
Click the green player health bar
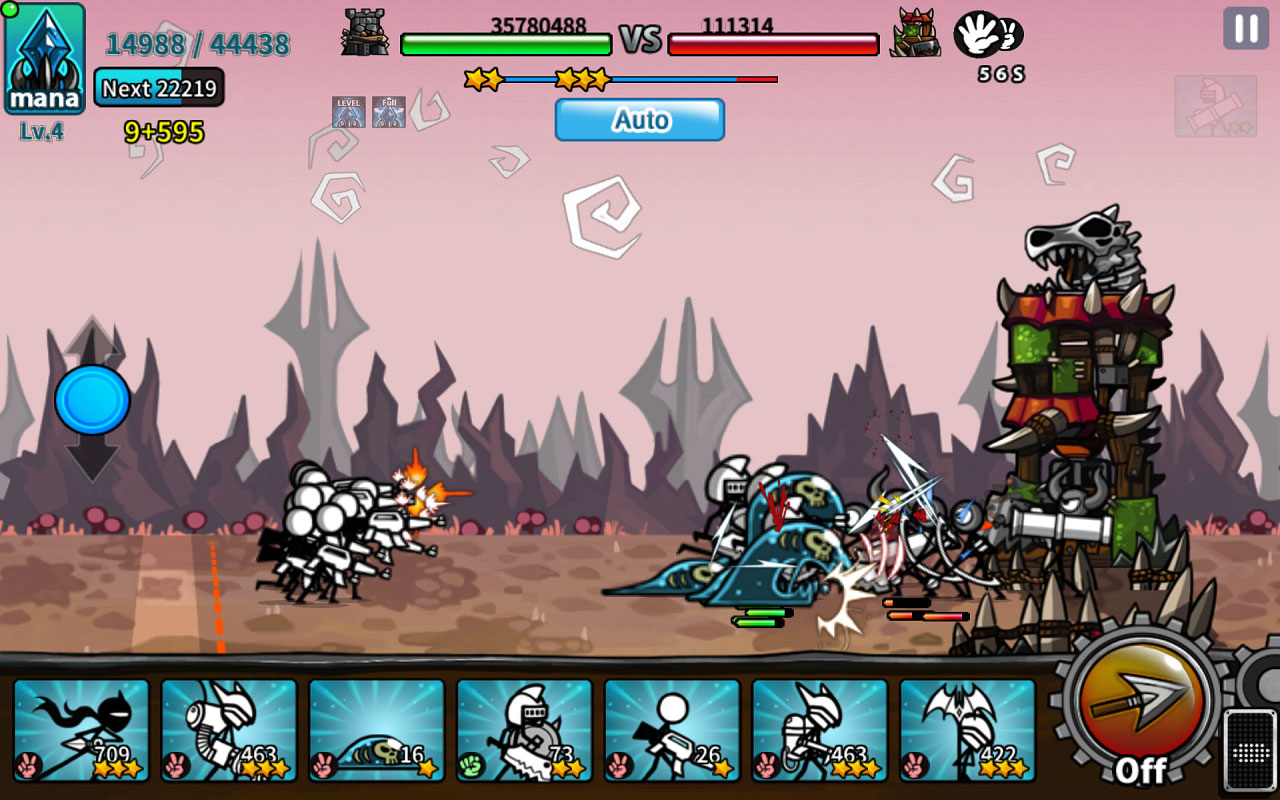505,42
